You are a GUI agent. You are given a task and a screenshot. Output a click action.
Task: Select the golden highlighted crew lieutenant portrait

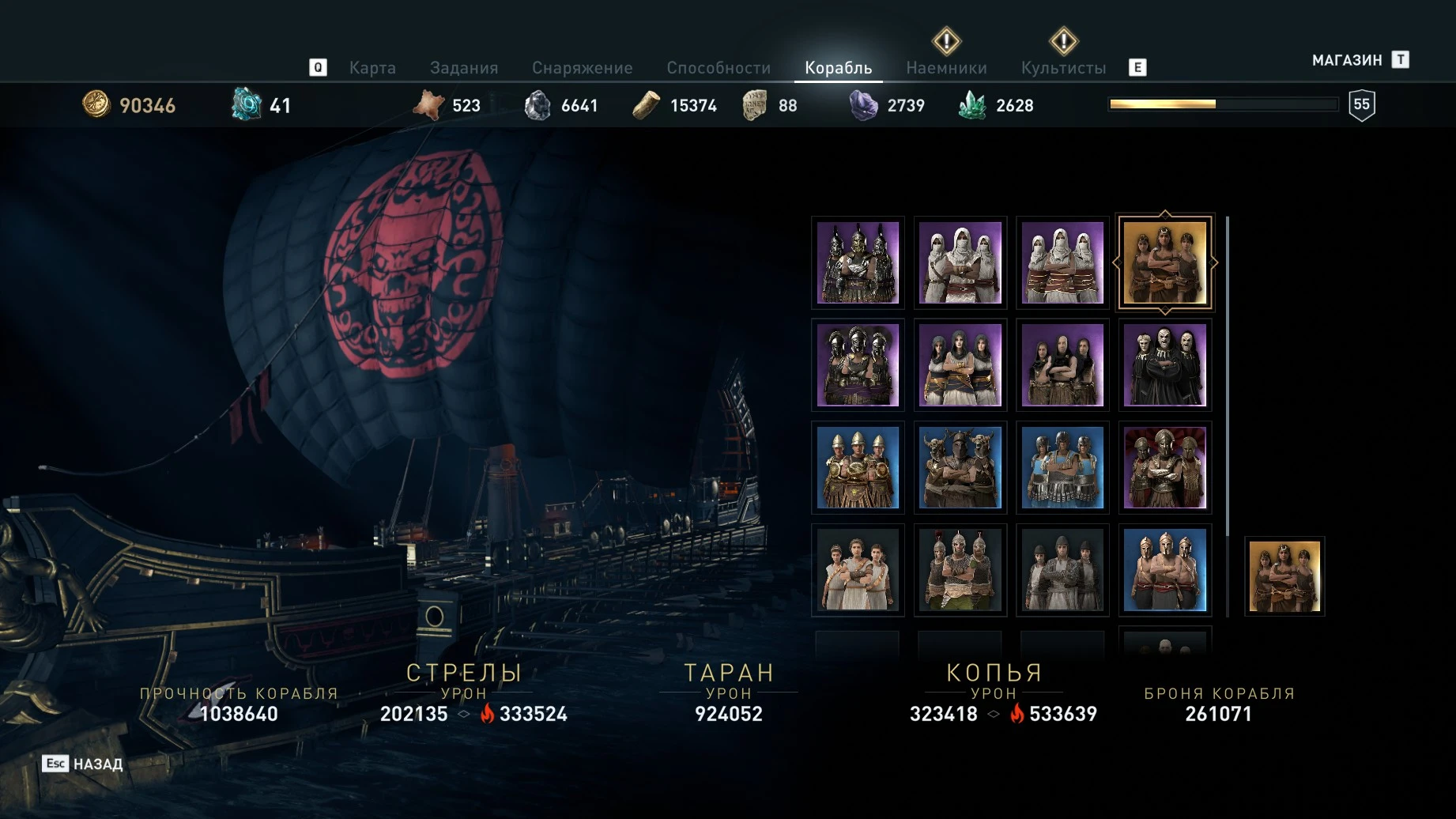click(x=1165, y=263)
